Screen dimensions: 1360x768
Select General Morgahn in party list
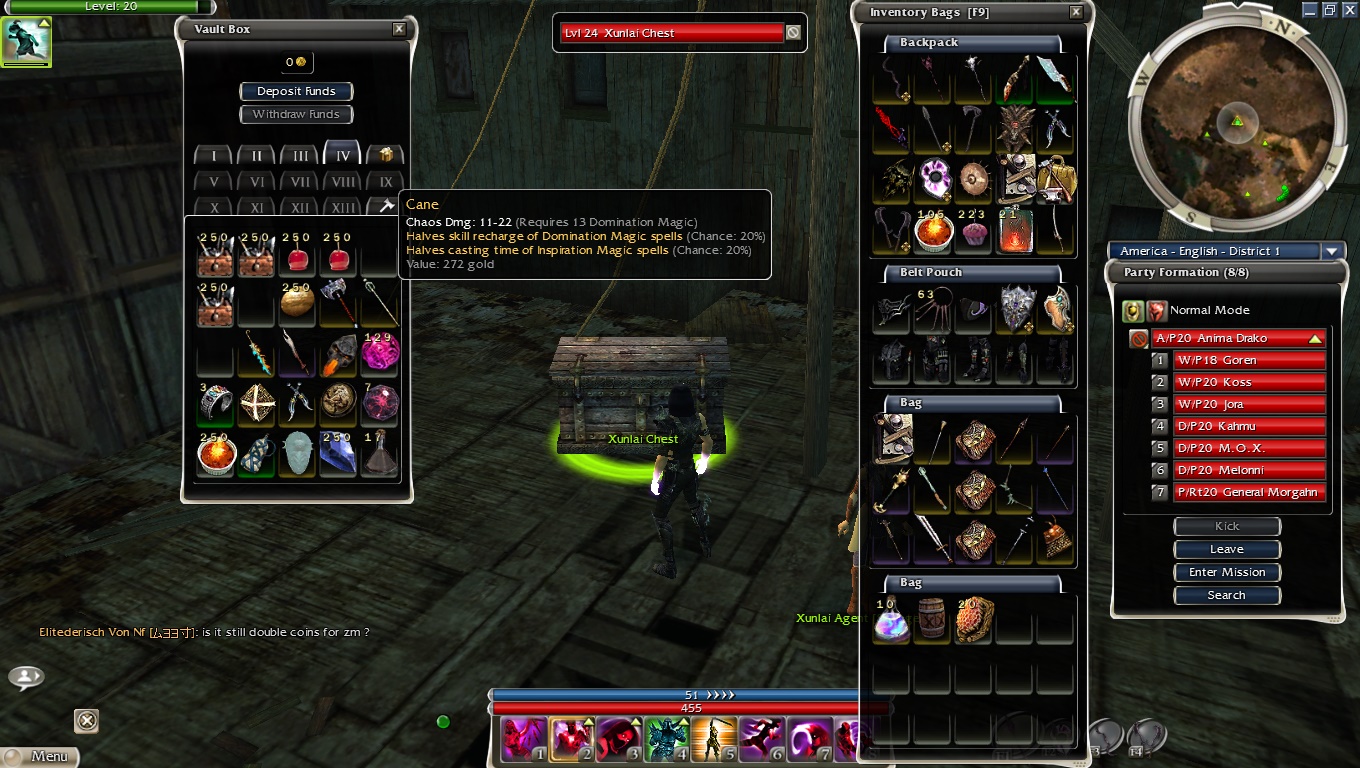click(1249, 492)
